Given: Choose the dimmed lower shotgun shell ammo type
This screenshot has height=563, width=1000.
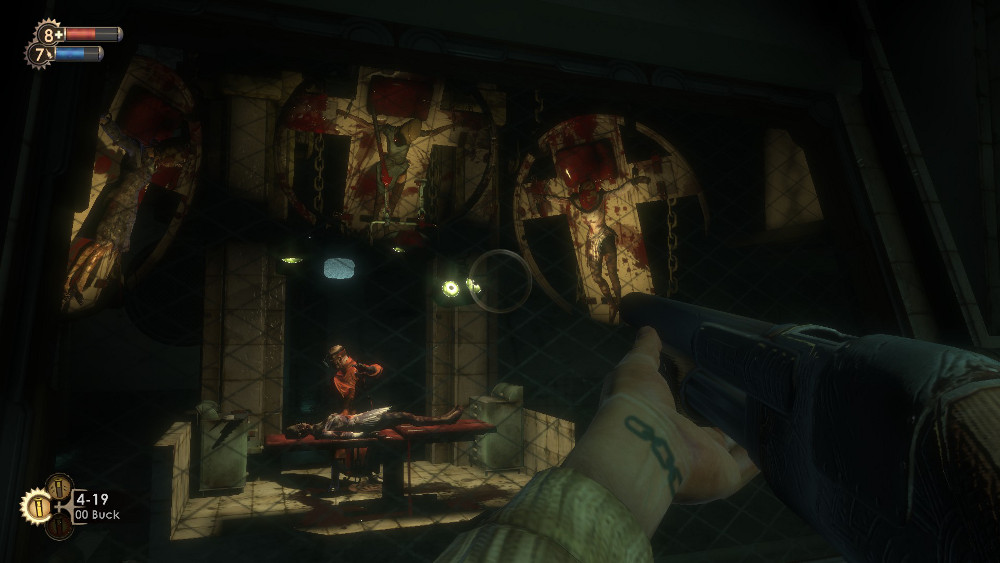Looking at the screenshot, I should (58, 524).
